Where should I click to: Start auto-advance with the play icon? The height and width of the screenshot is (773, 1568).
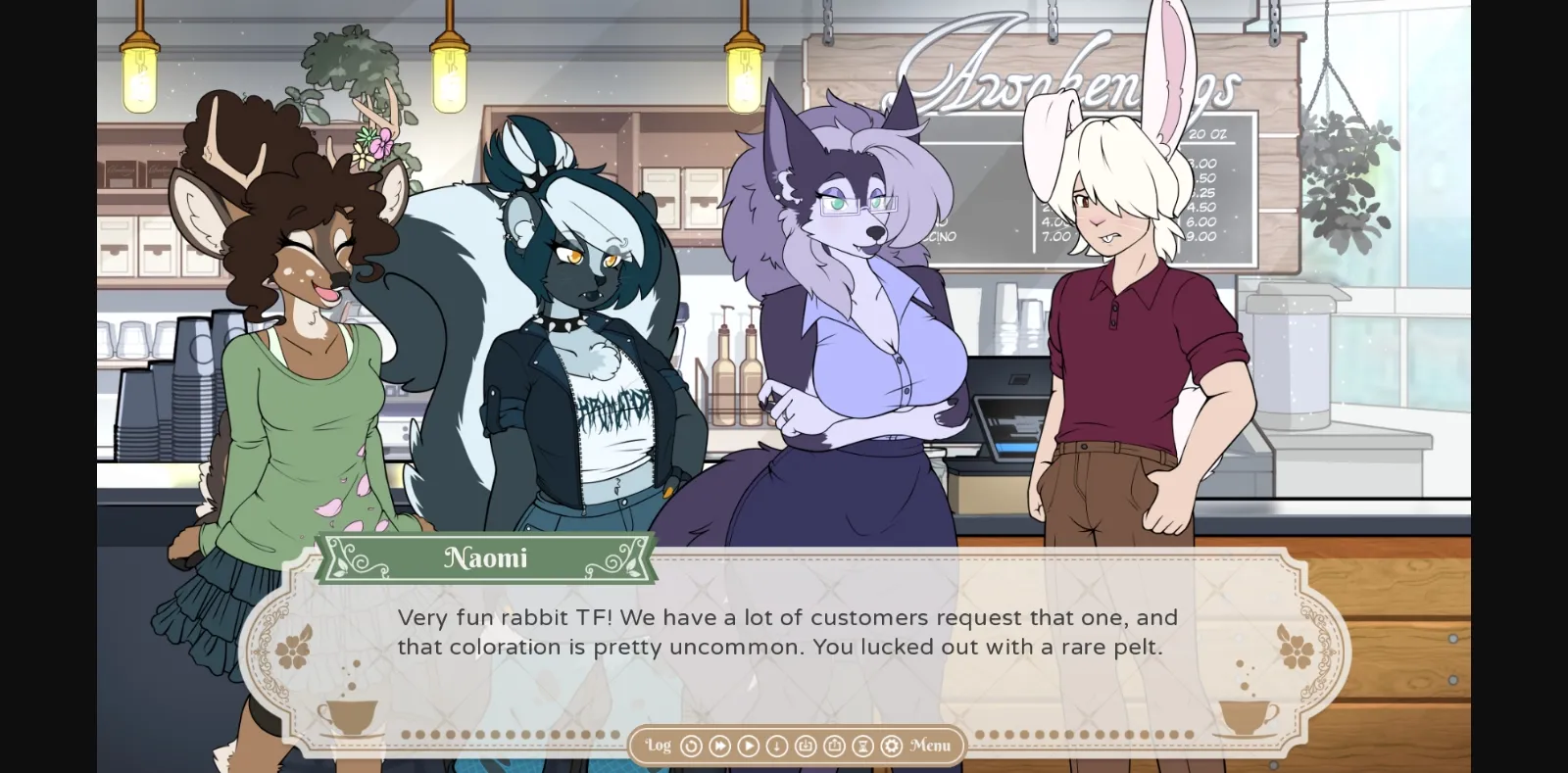750,746
